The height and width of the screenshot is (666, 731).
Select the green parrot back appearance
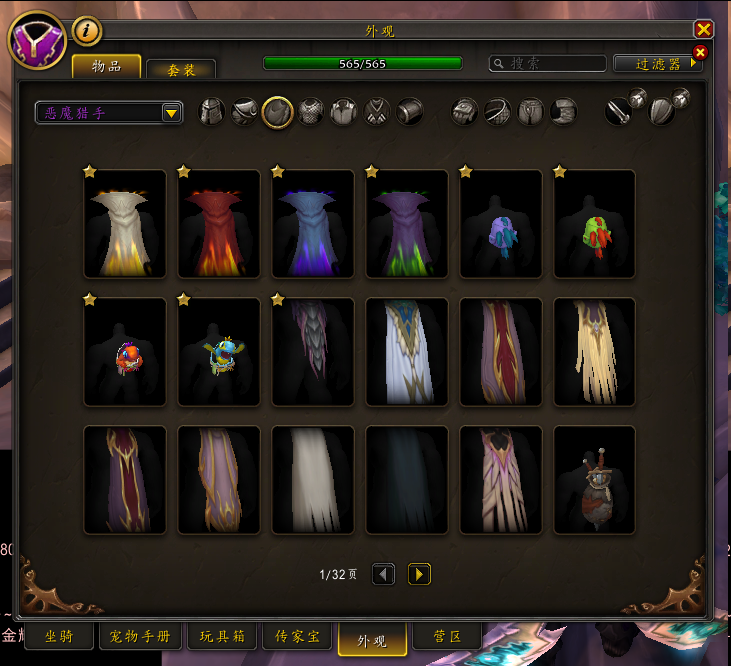[x=595, y=224]
